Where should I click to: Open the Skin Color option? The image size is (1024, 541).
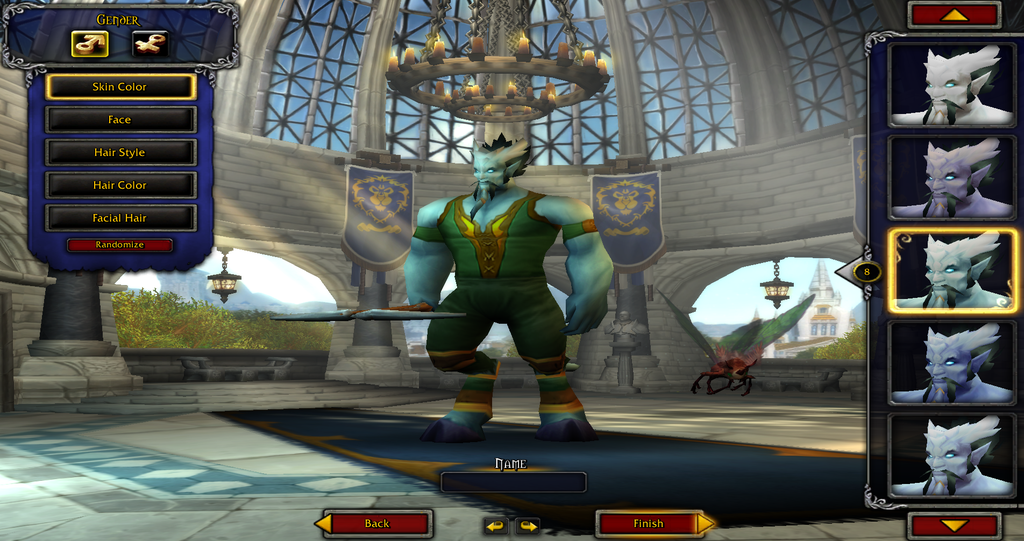point(120,87)
